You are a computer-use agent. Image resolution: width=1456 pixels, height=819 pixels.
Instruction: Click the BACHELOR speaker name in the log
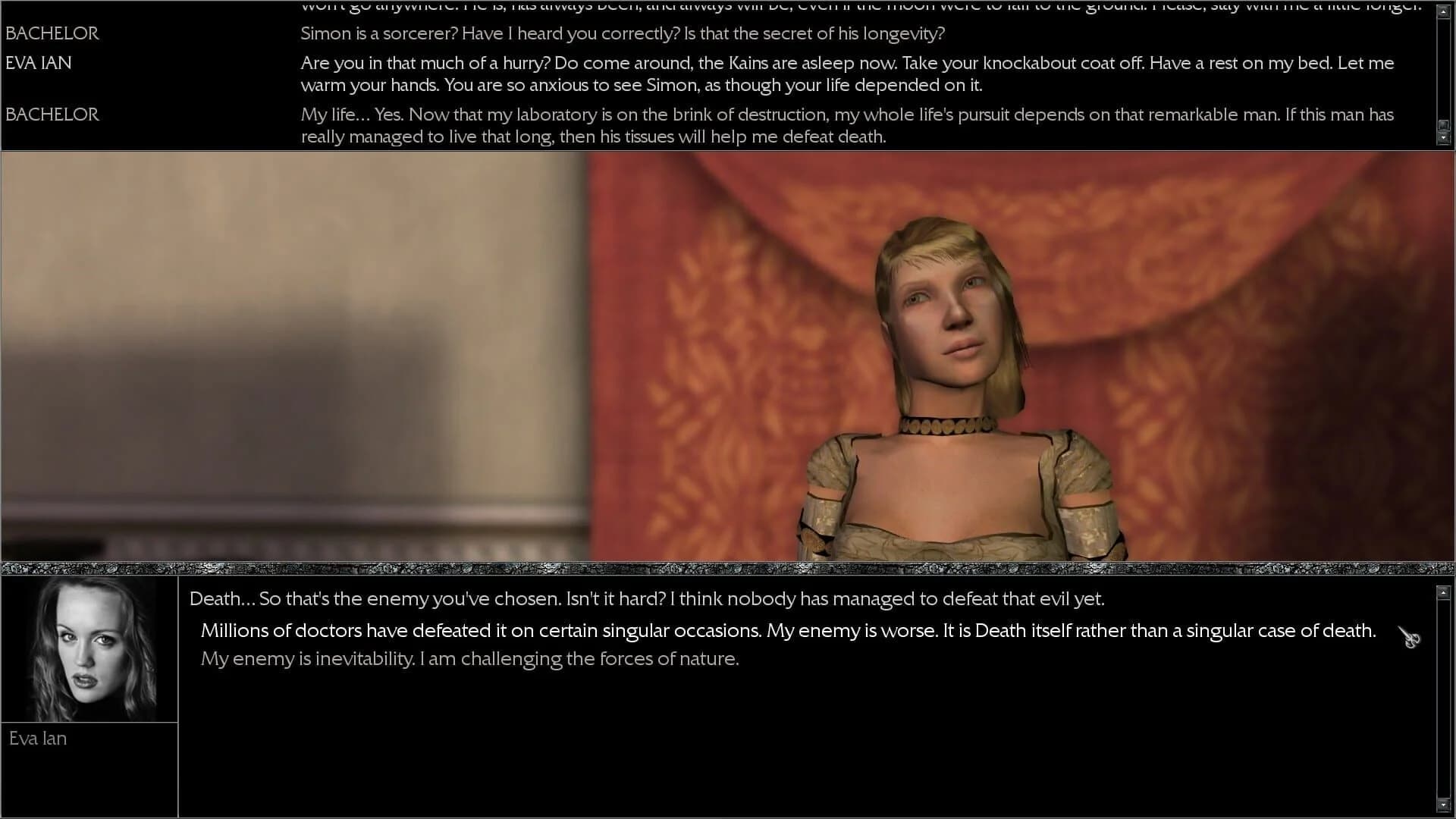tap(52, 33)
